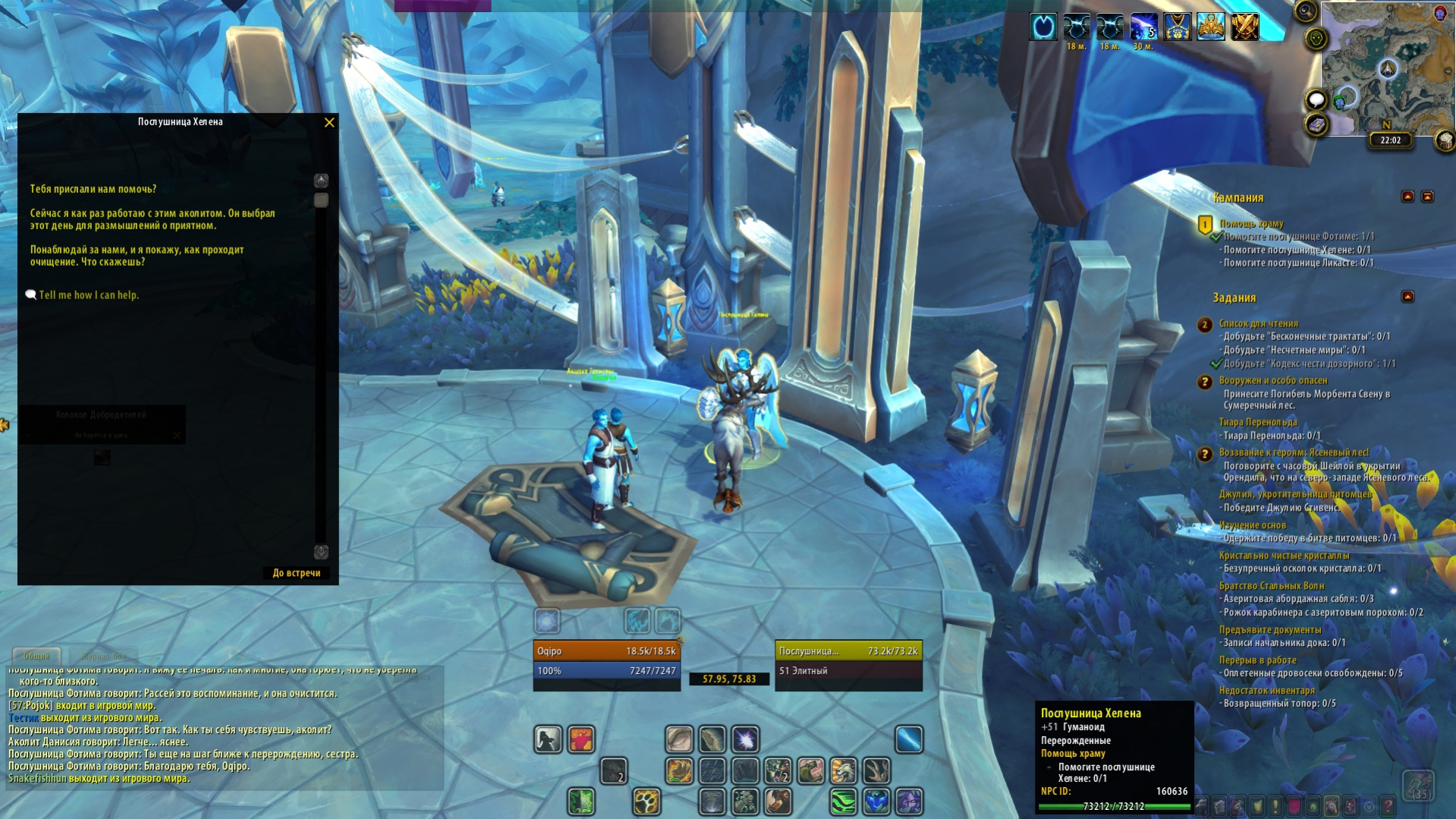The image size is (1456, 819).
Task: Choose the "Tell me how I can help" reply
Action: (89, 295)
